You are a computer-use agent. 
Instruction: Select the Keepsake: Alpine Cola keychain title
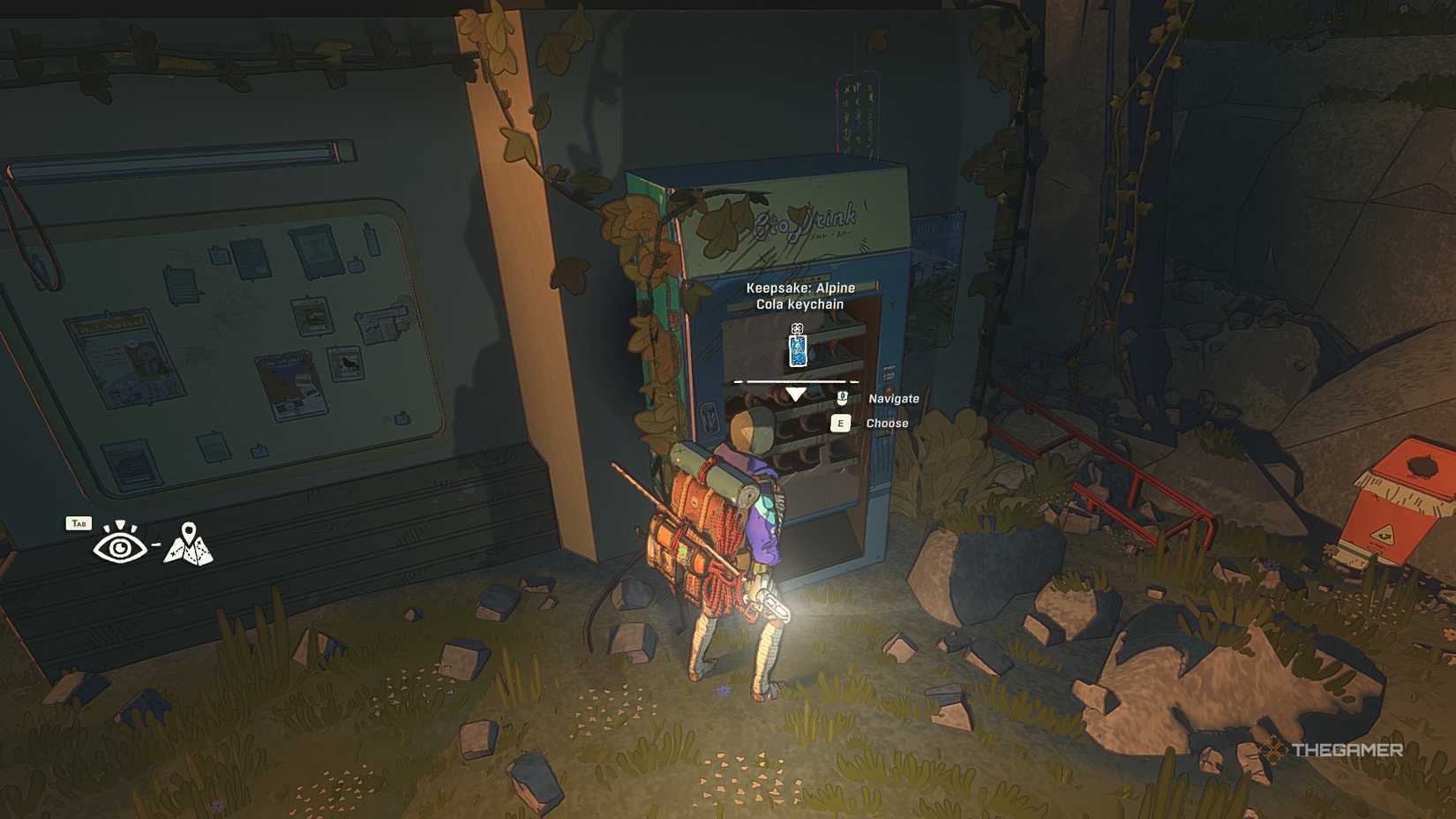[x=799, y=294]
